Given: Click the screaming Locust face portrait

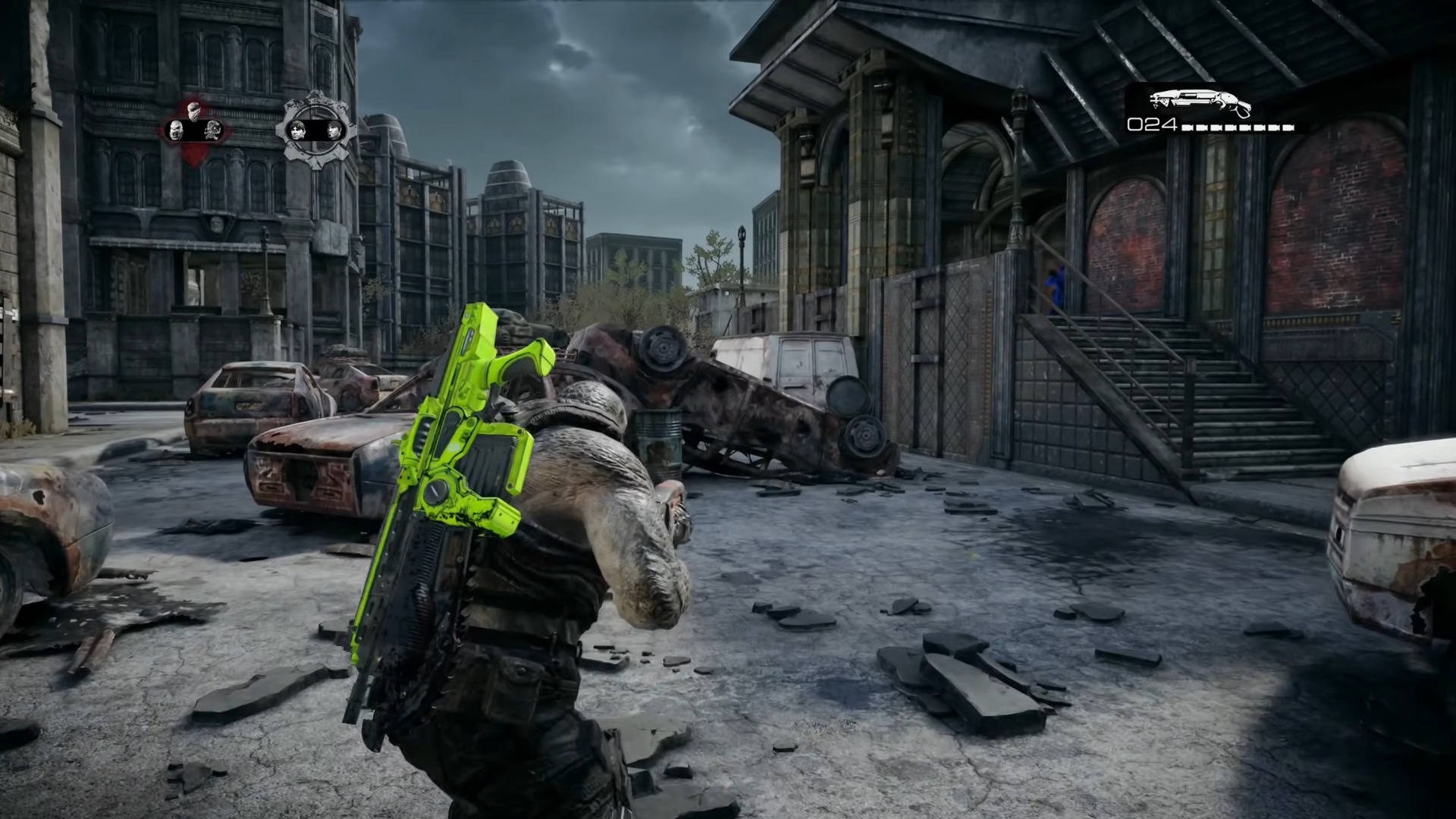Looking at the screenshot, I should point(177,130).
